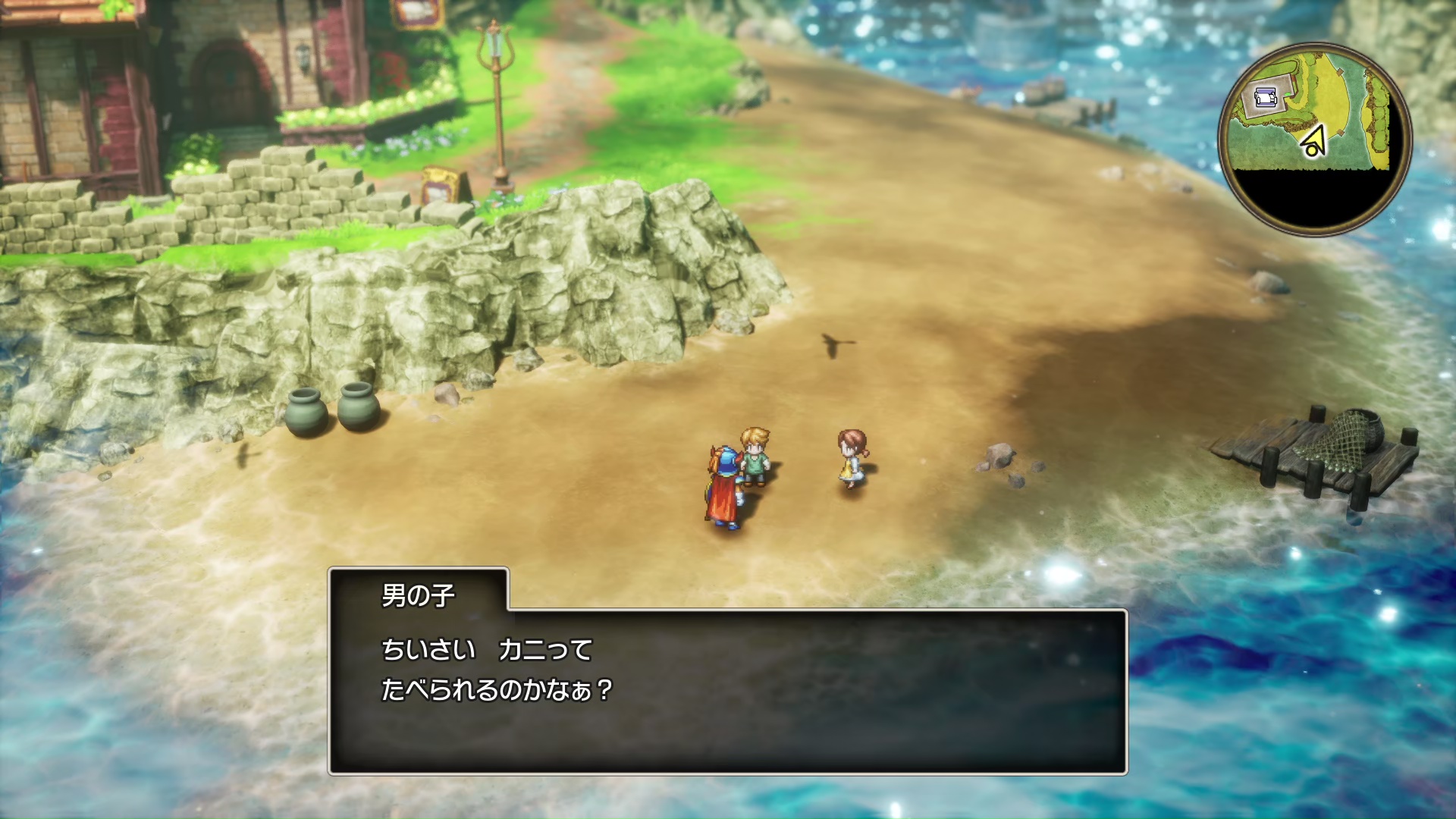Click the inn bed marker on minimap
This screenshot has height=819, width=1456.
[1264, 97]
